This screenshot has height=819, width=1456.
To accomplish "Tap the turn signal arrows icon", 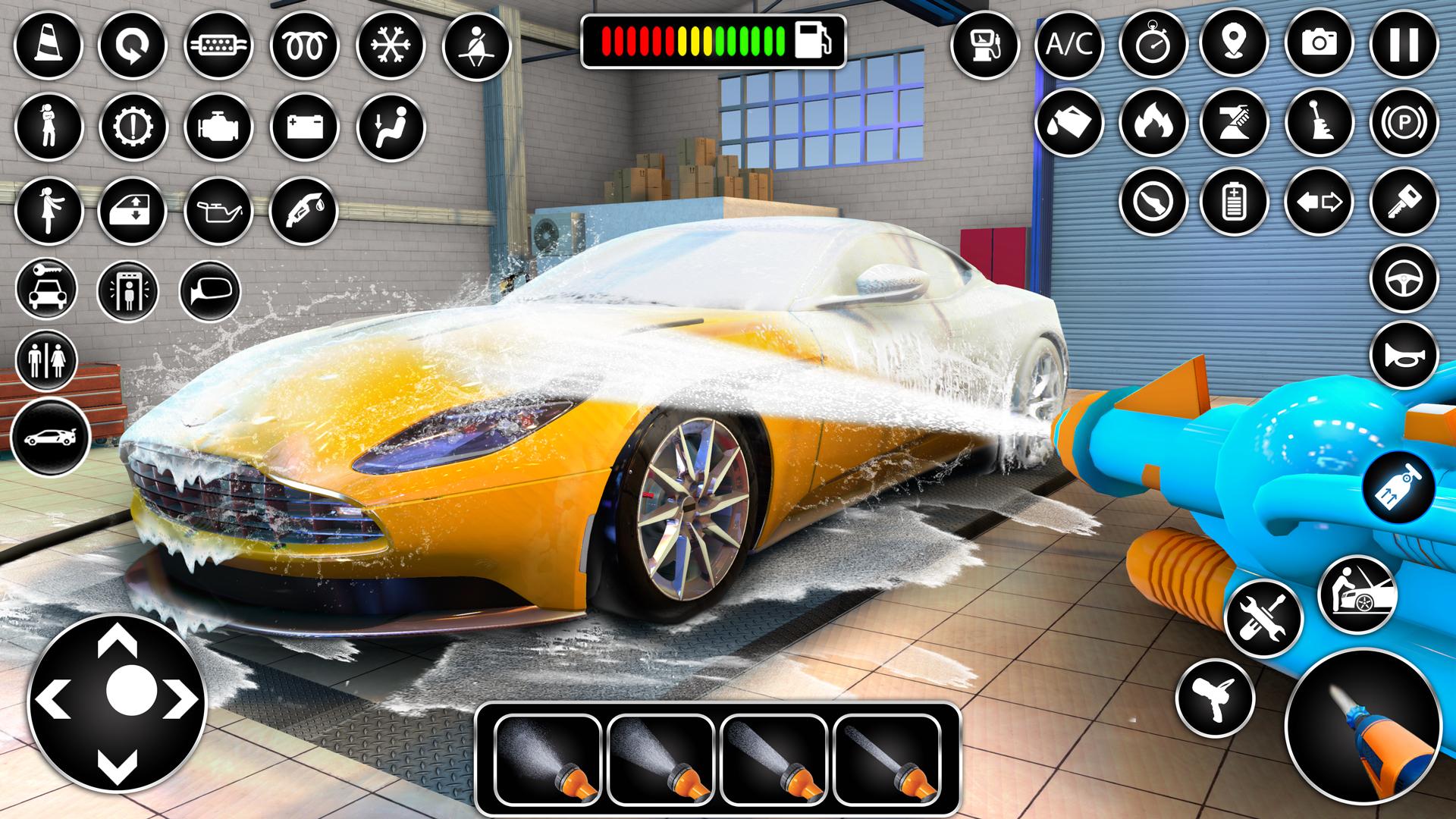I will 1319,202.
